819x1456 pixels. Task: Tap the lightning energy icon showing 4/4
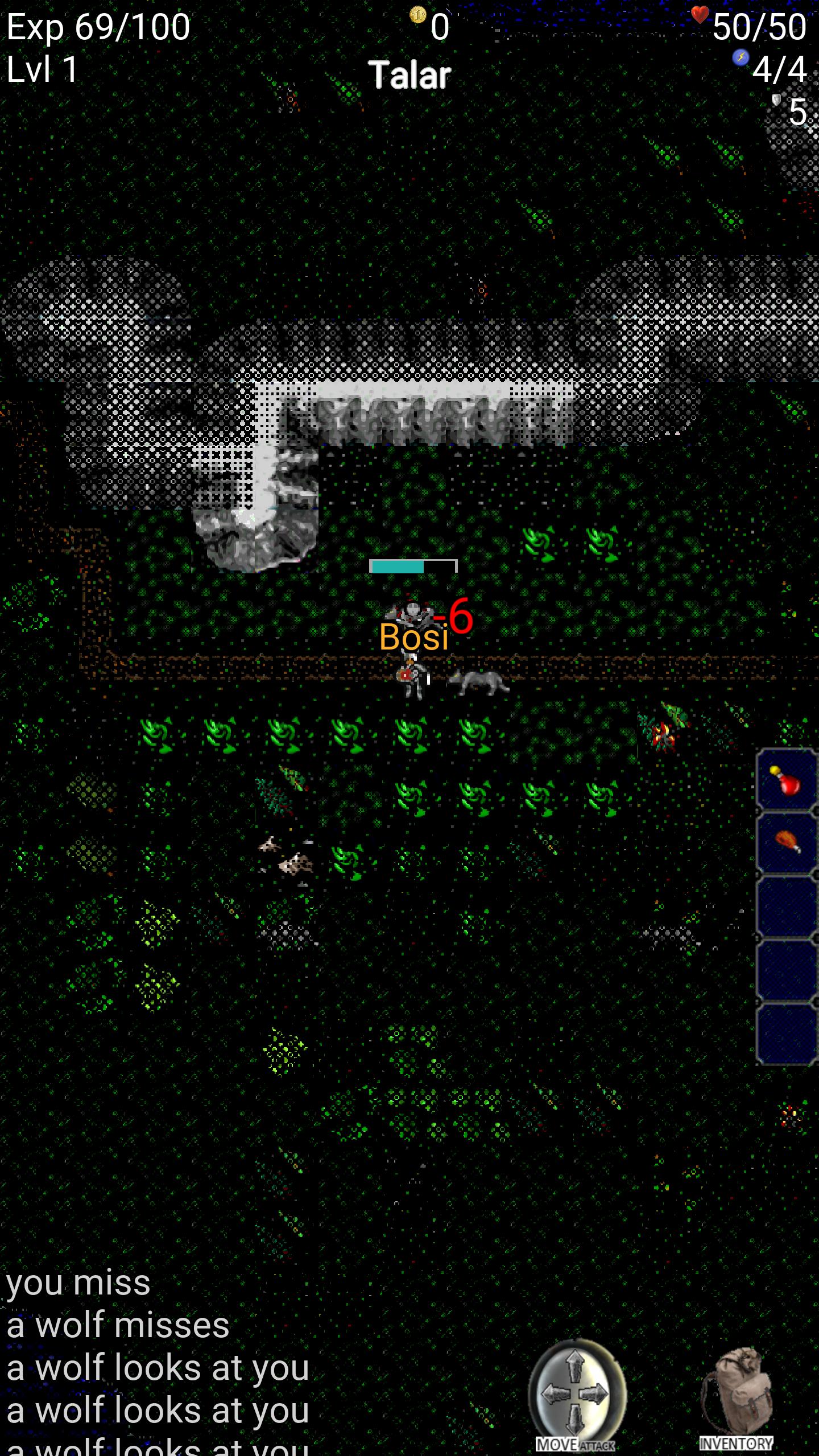(x=741, y=58)
